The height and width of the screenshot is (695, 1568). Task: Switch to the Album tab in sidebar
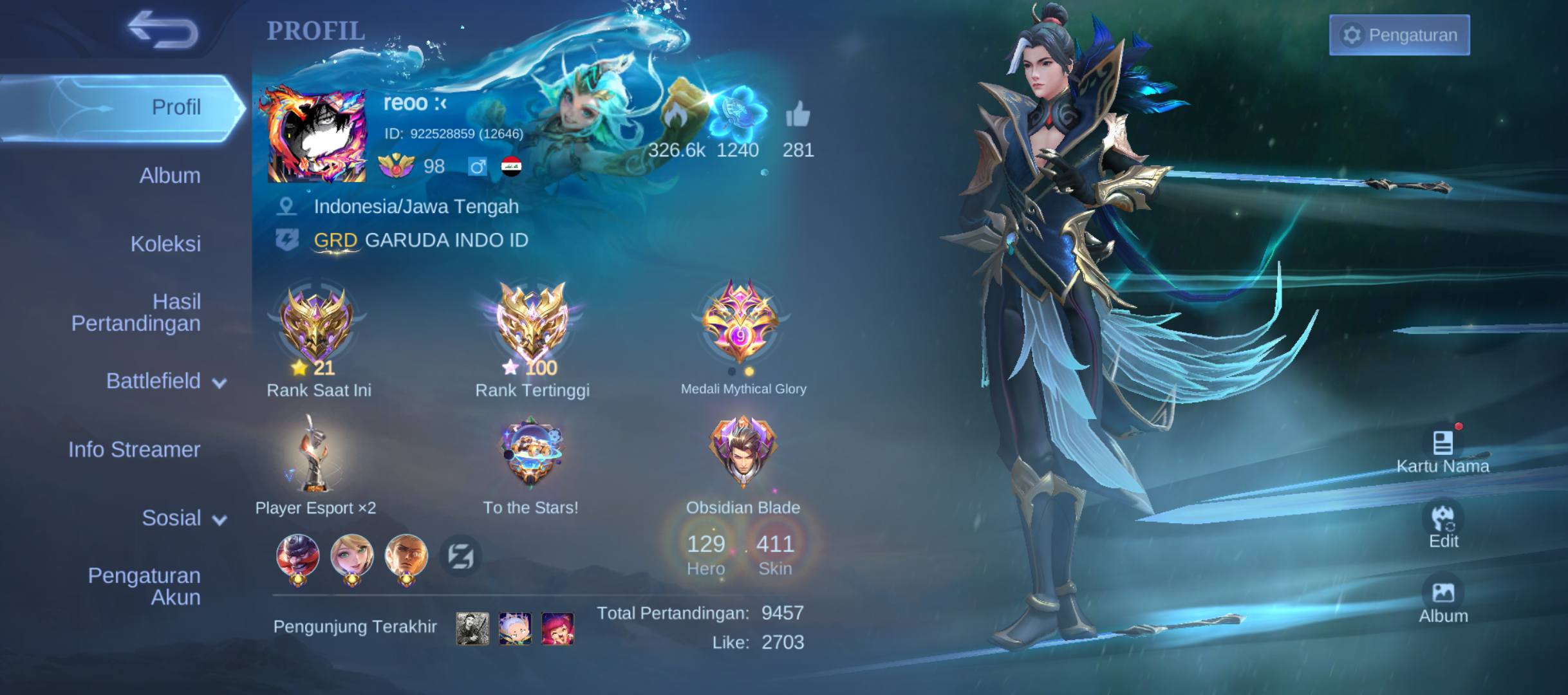point(169,176)
